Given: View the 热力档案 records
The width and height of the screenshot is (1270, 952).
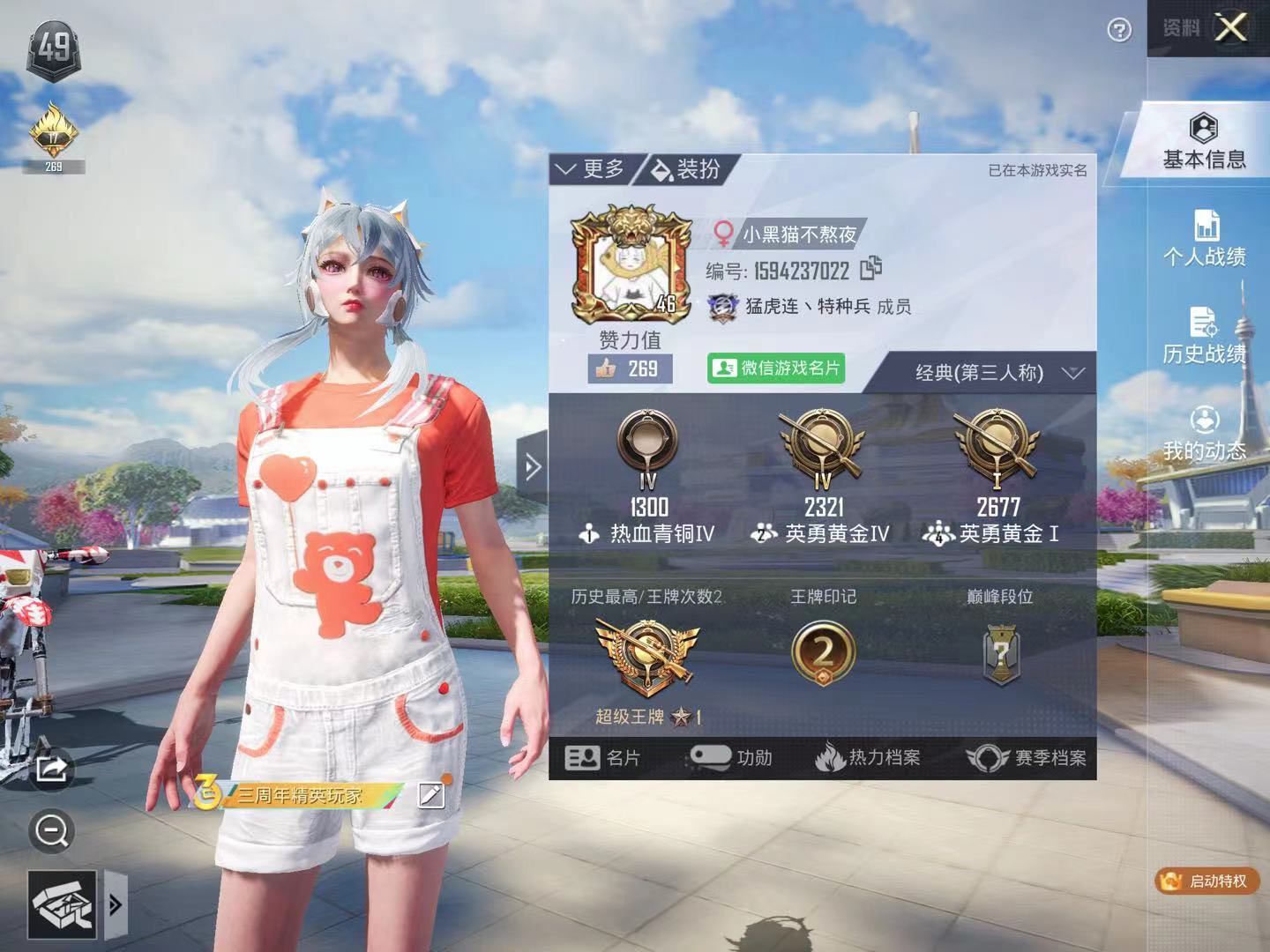Looking at the screenshot, I should (x=867, y=758).
